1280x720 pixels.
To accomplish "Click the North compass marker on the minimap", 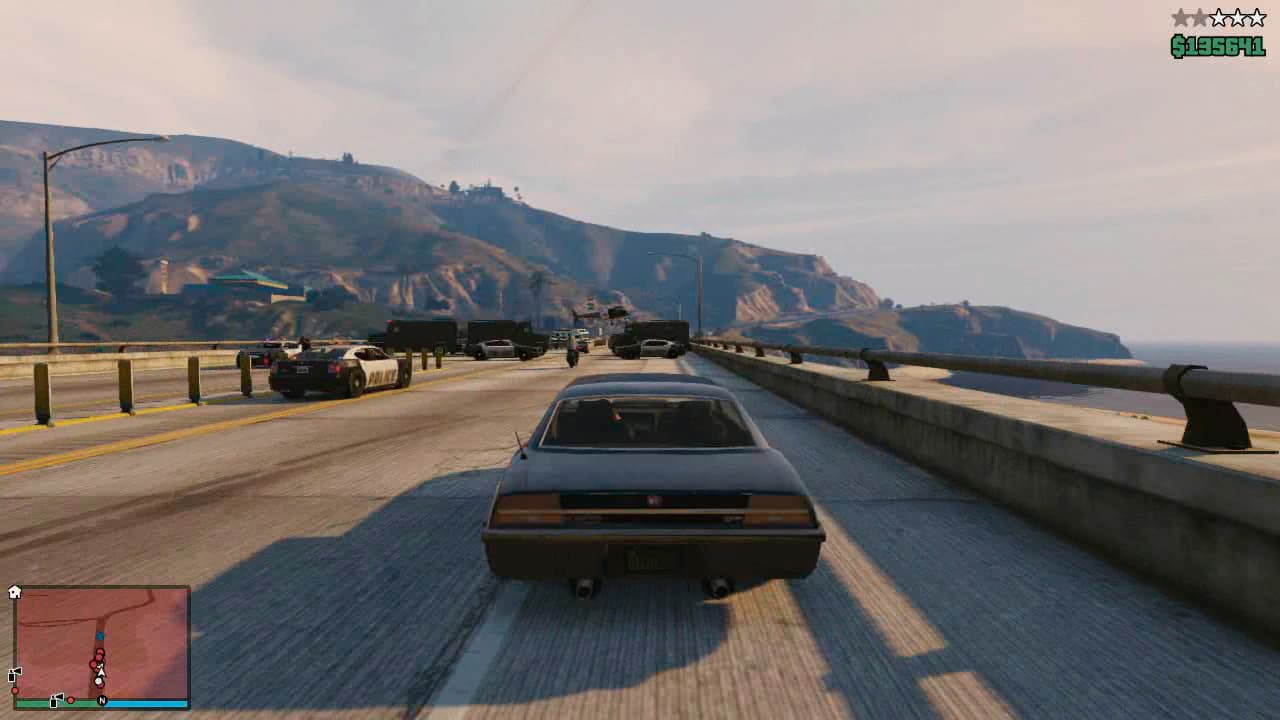I will coord(101,700).
